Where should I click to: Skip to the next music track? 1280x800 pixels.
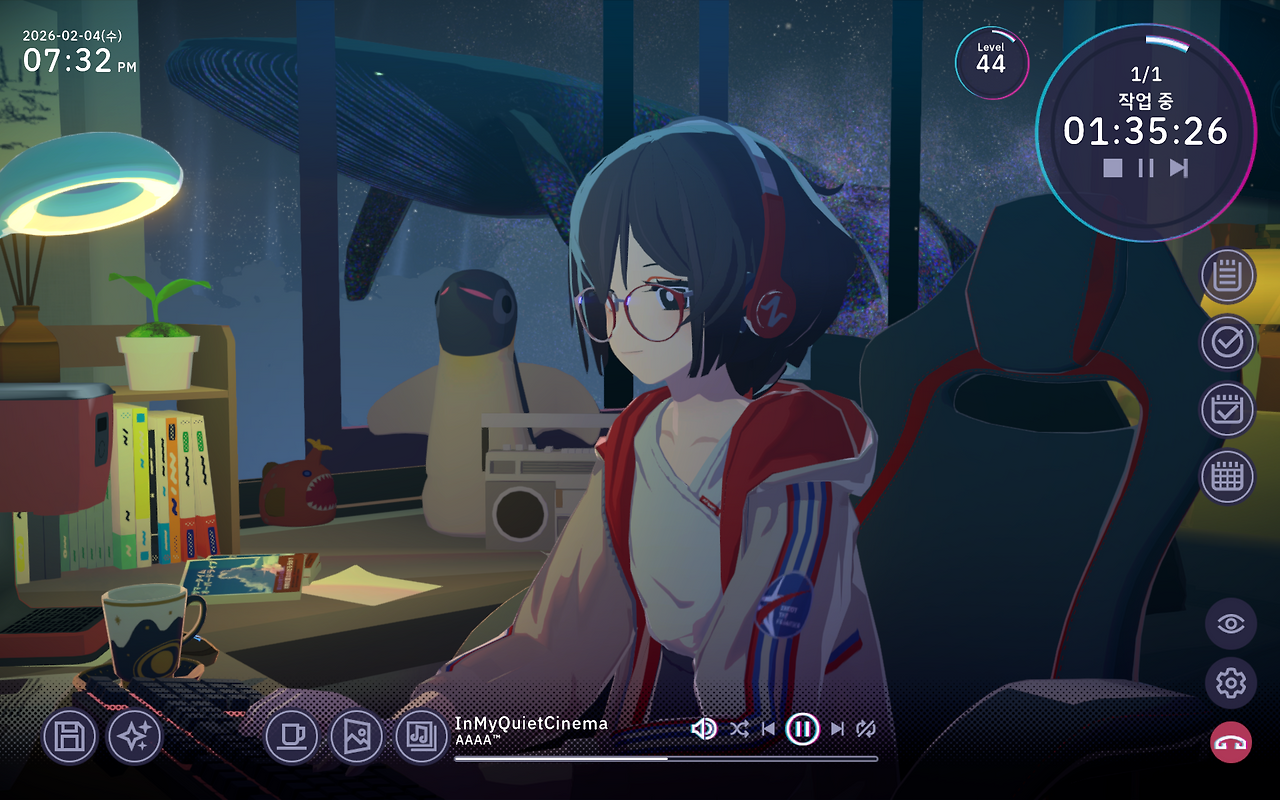(x=837, y=729)
